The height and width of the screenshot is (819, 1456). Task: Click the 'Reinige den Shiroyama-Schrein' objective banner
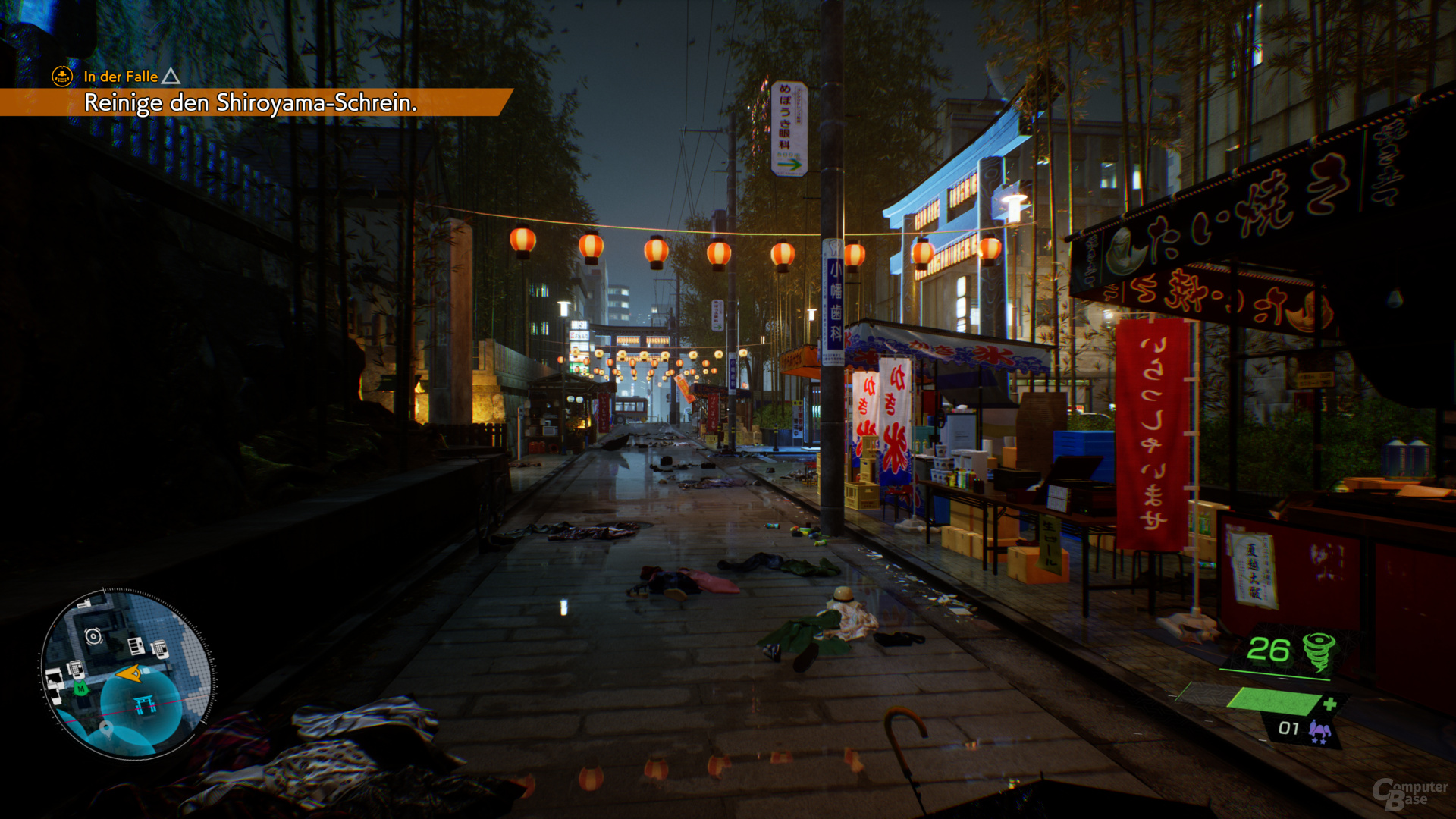[250, 102]
